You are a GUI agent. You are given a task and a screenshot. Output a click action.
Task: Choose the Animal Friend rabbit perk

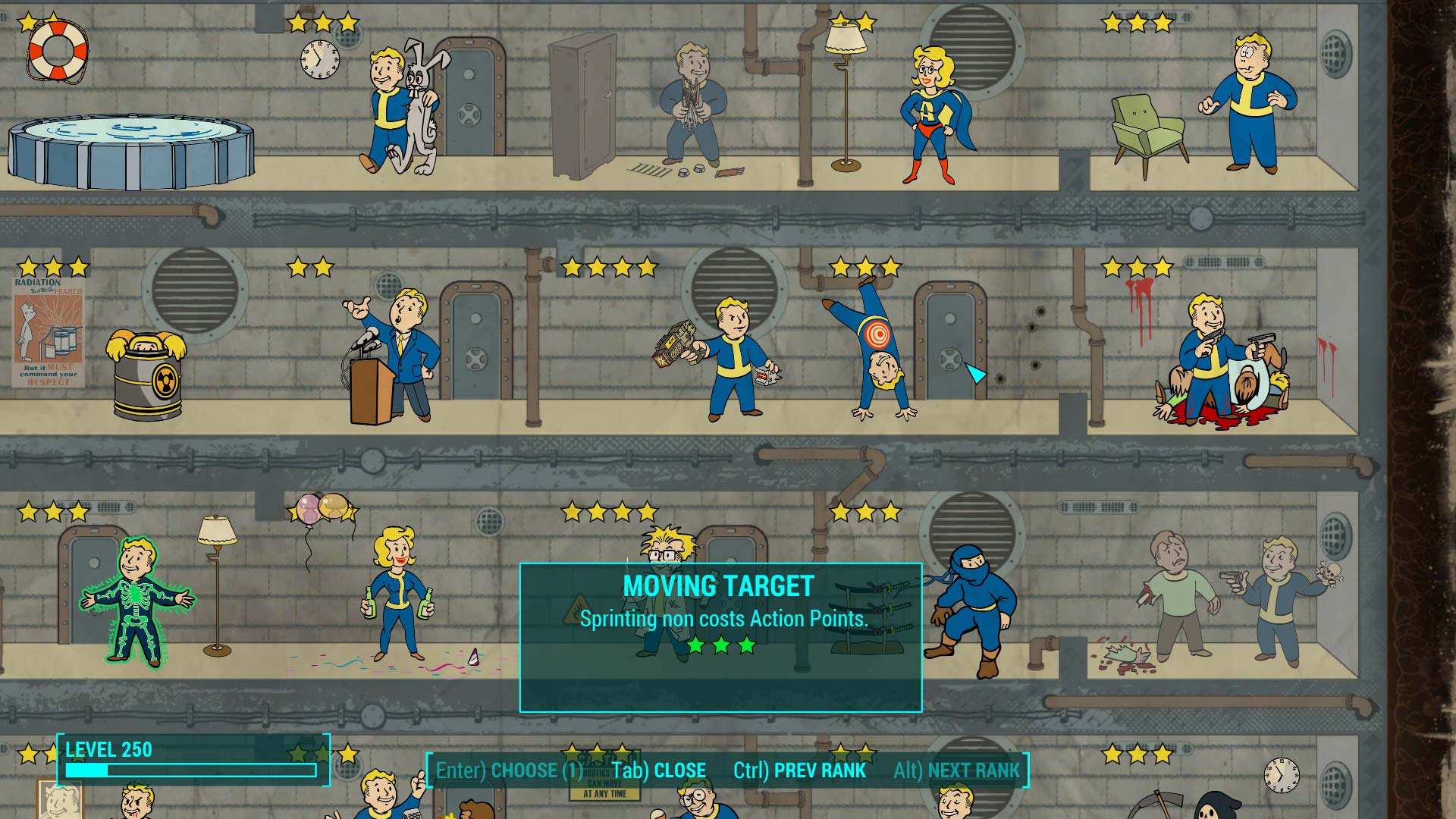[402, 106]
